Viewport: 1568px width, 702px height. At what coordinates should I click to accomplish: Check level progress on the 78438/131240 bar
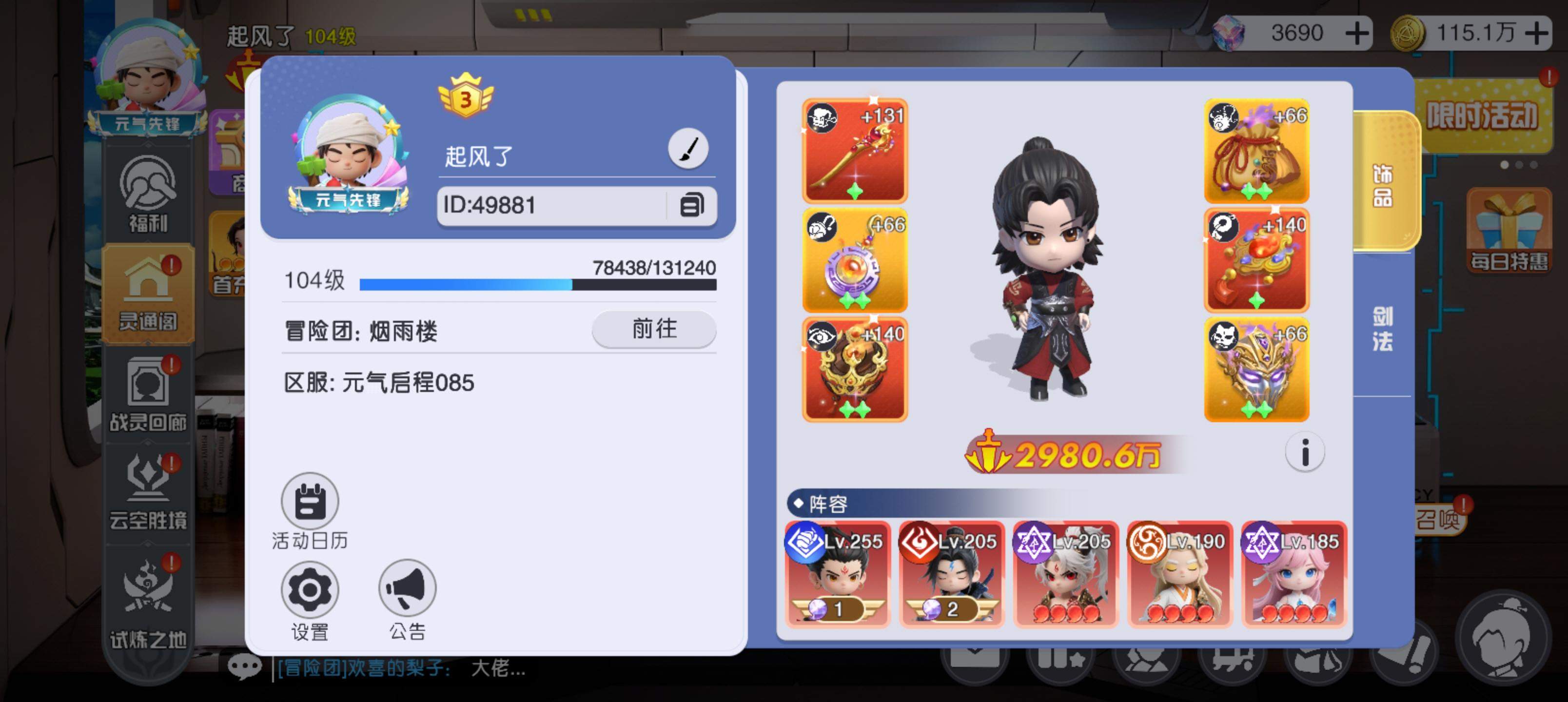pos(538,284)
